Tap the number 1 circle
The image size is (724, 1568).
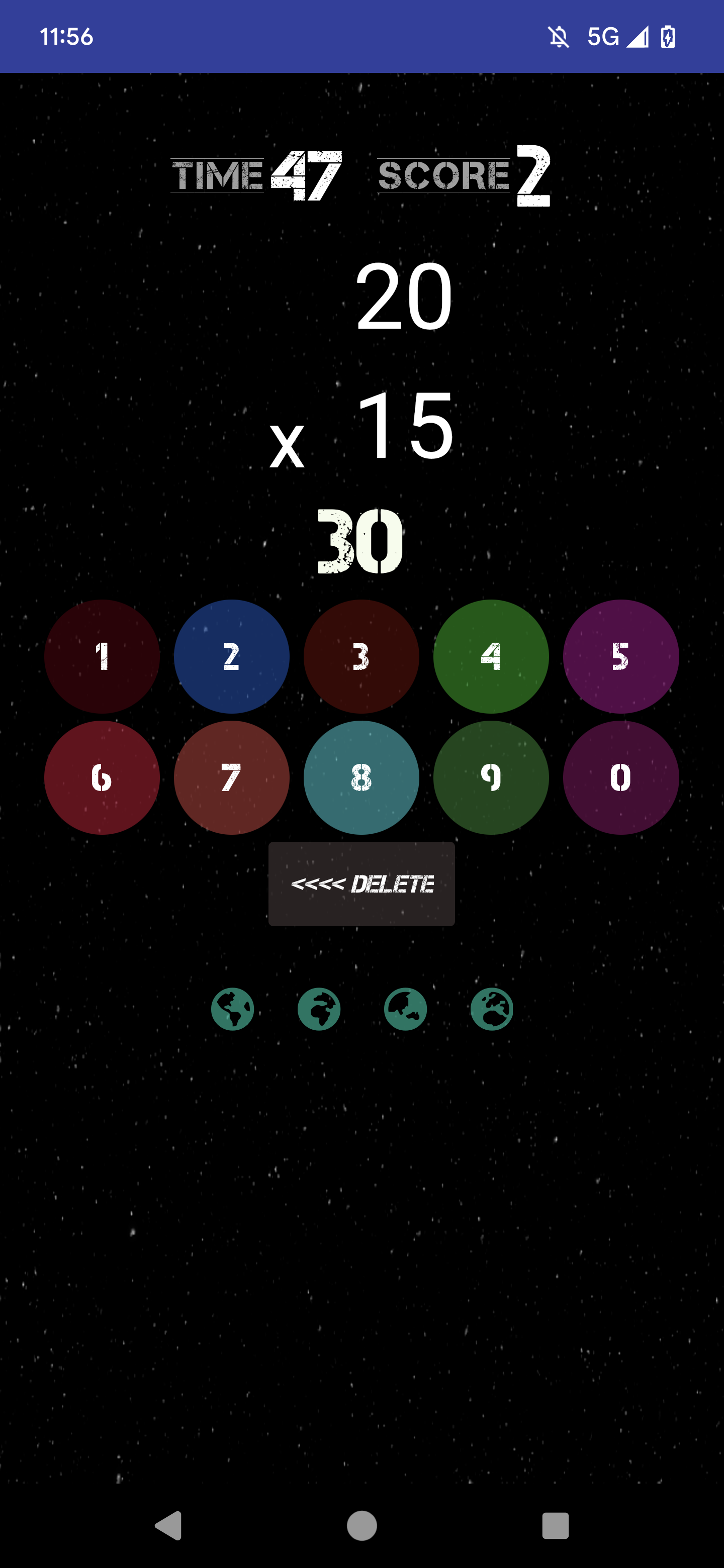pos(101,656)
